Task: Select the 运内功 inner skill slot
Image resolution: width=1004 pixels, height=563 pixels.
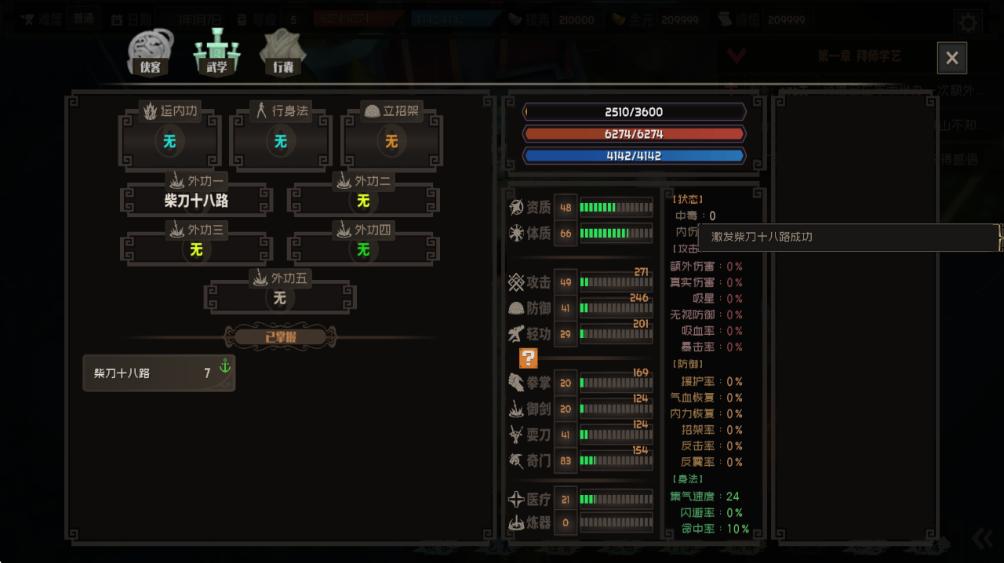Action: 169,141
